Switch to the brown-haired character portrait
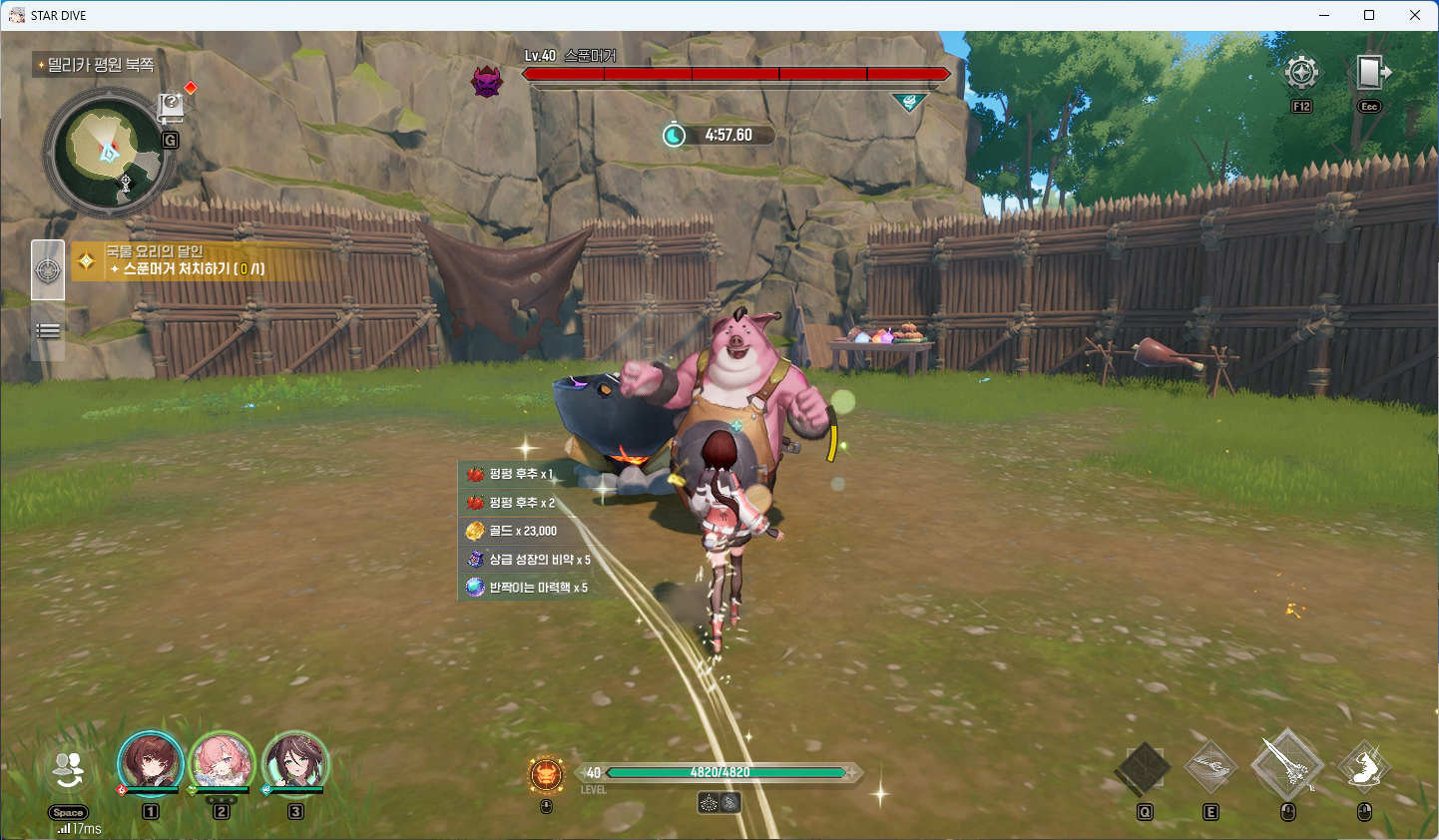1439x840 pixels. tap(151, 764)
